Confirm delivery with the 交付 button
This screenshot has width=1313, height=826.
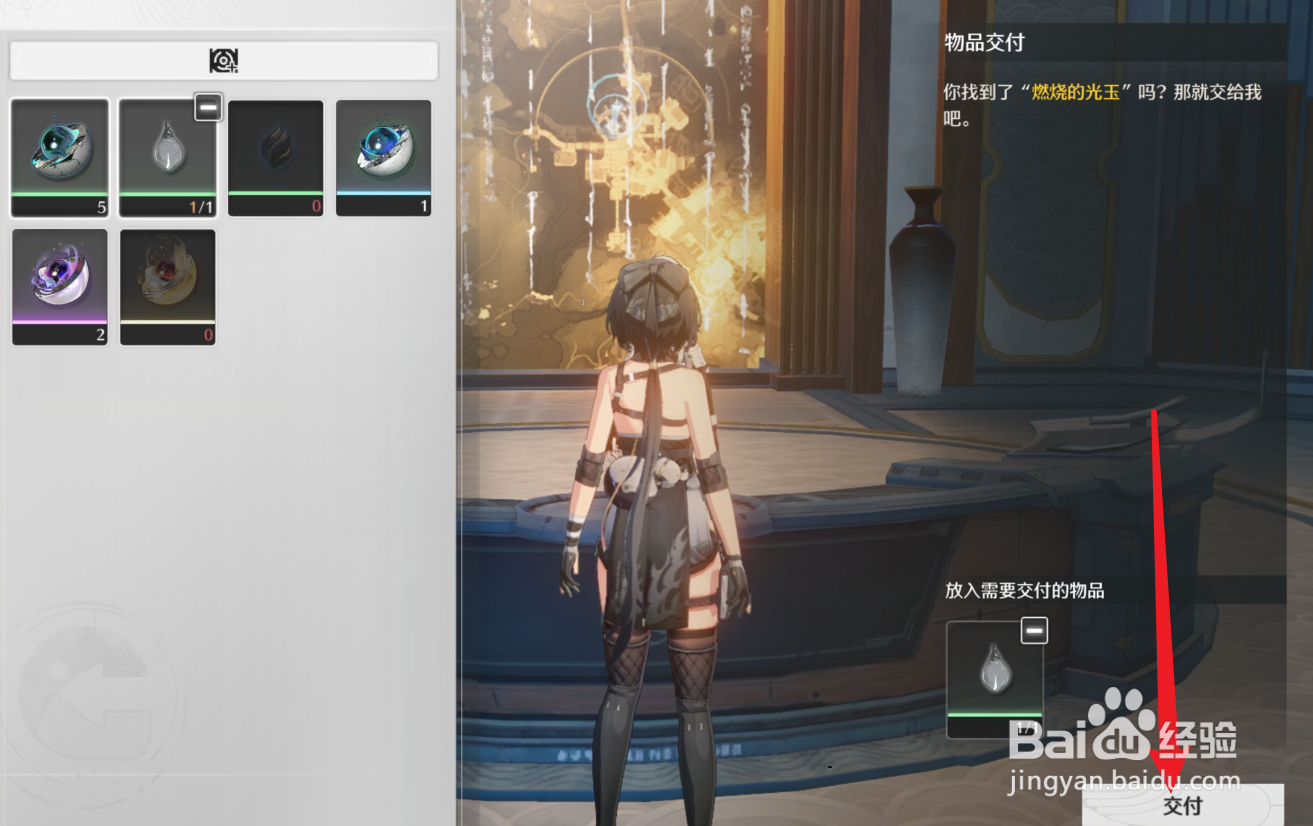[1182, 805]
